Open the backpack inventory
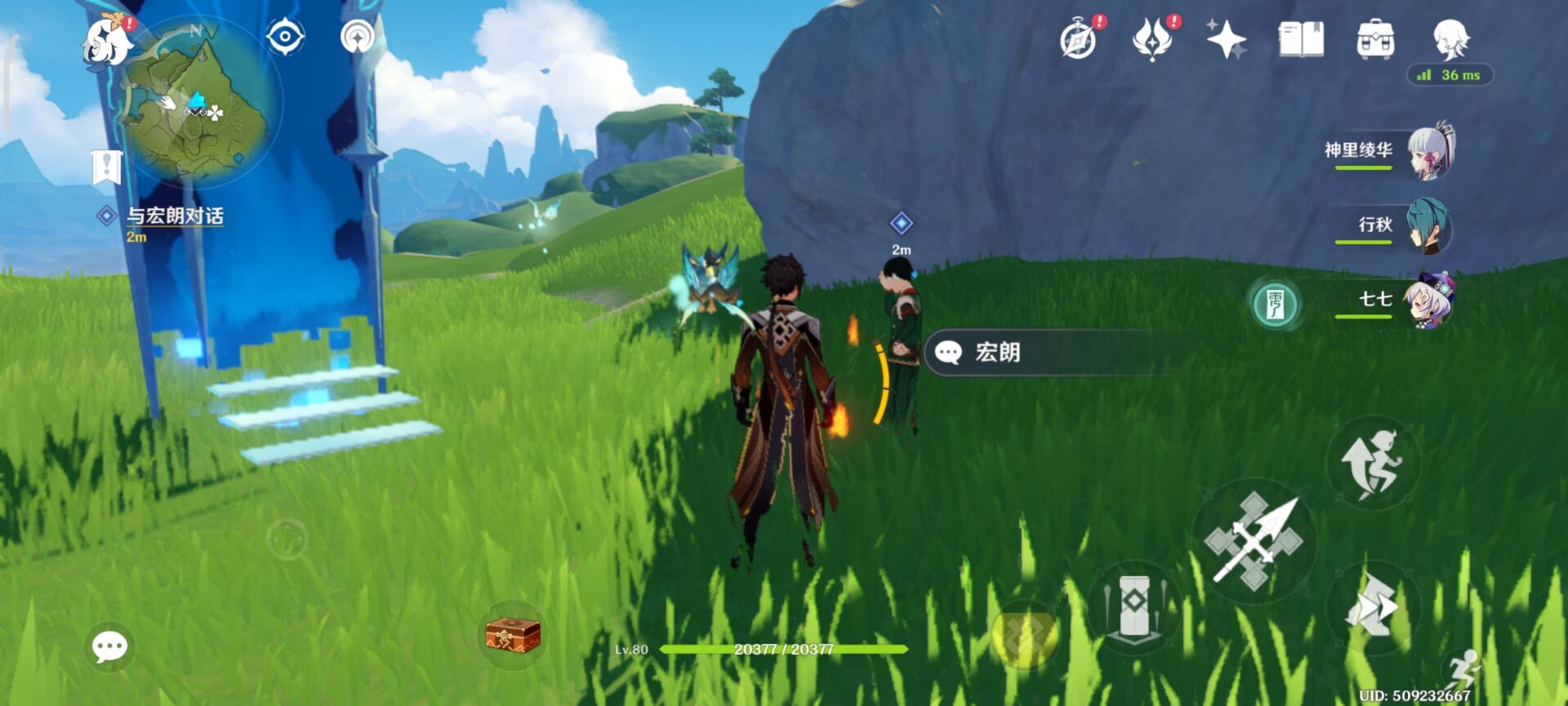 pos(1375,39)
